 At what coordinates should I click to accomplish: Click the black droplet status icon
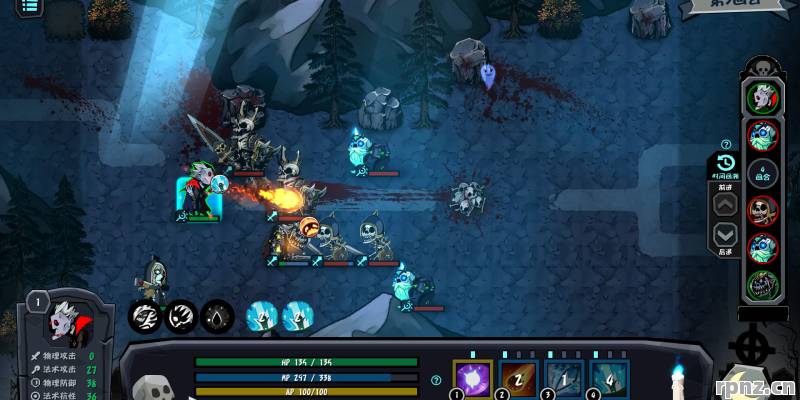click(x=217, y=317)
